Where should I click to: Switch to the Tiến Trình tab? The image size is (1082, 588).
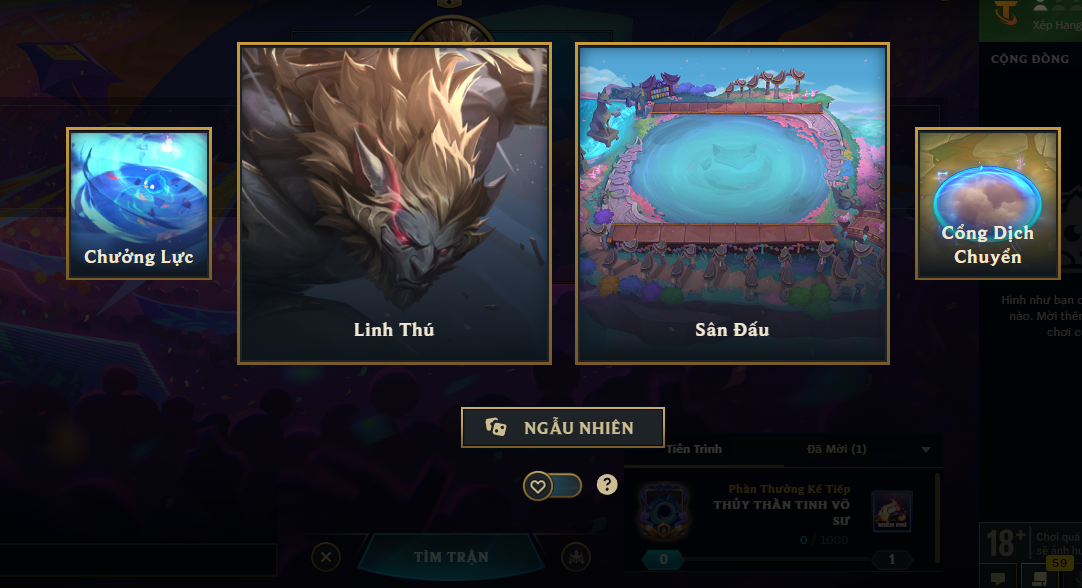point(694,449)
